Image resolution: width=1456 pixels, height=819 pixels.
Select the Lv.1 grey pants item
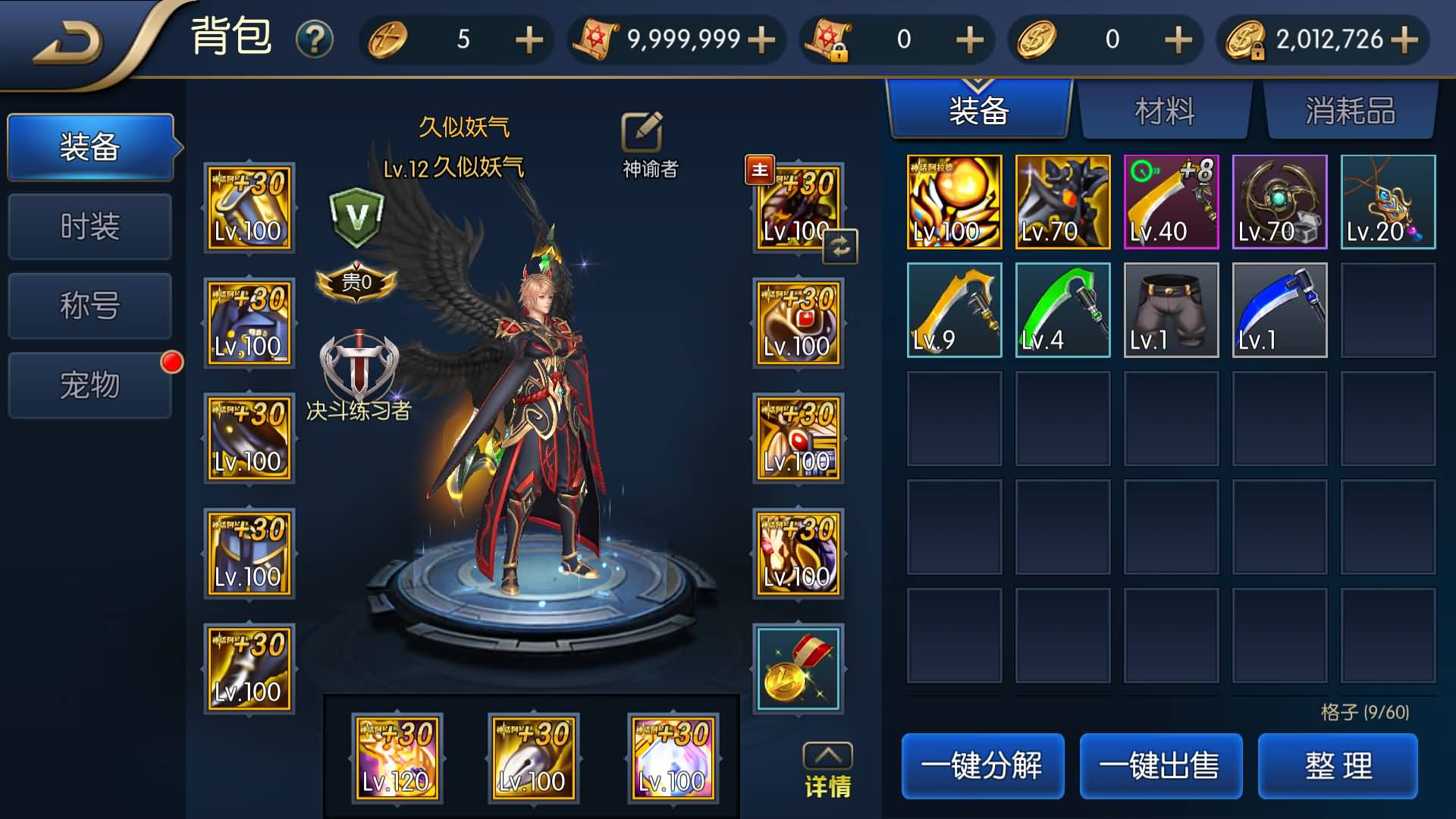pyautogui.click(x=1171, y=310)
